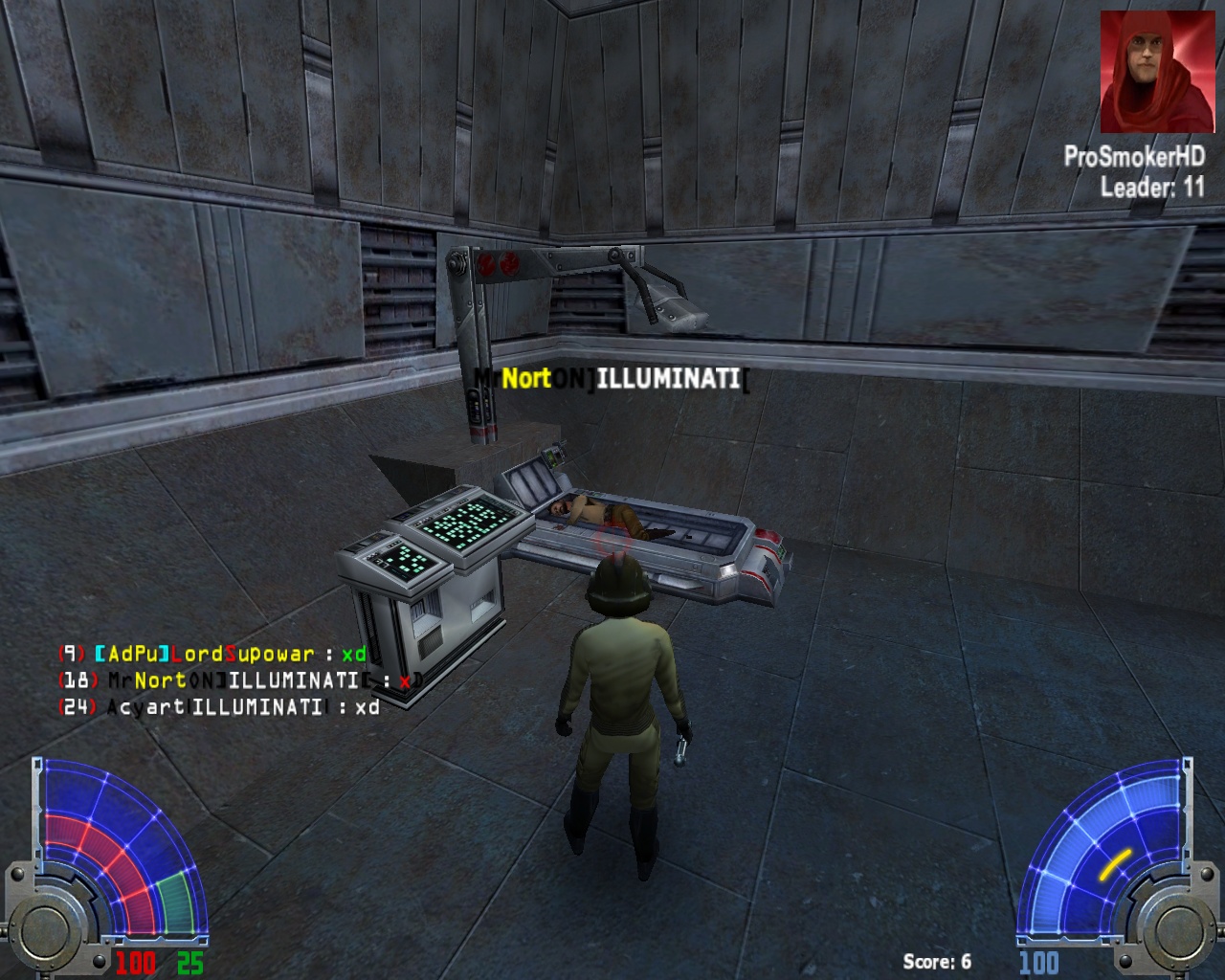
Task: Select the Acyart ILLUMINATI chat line
Action: (x=220, y=707)
